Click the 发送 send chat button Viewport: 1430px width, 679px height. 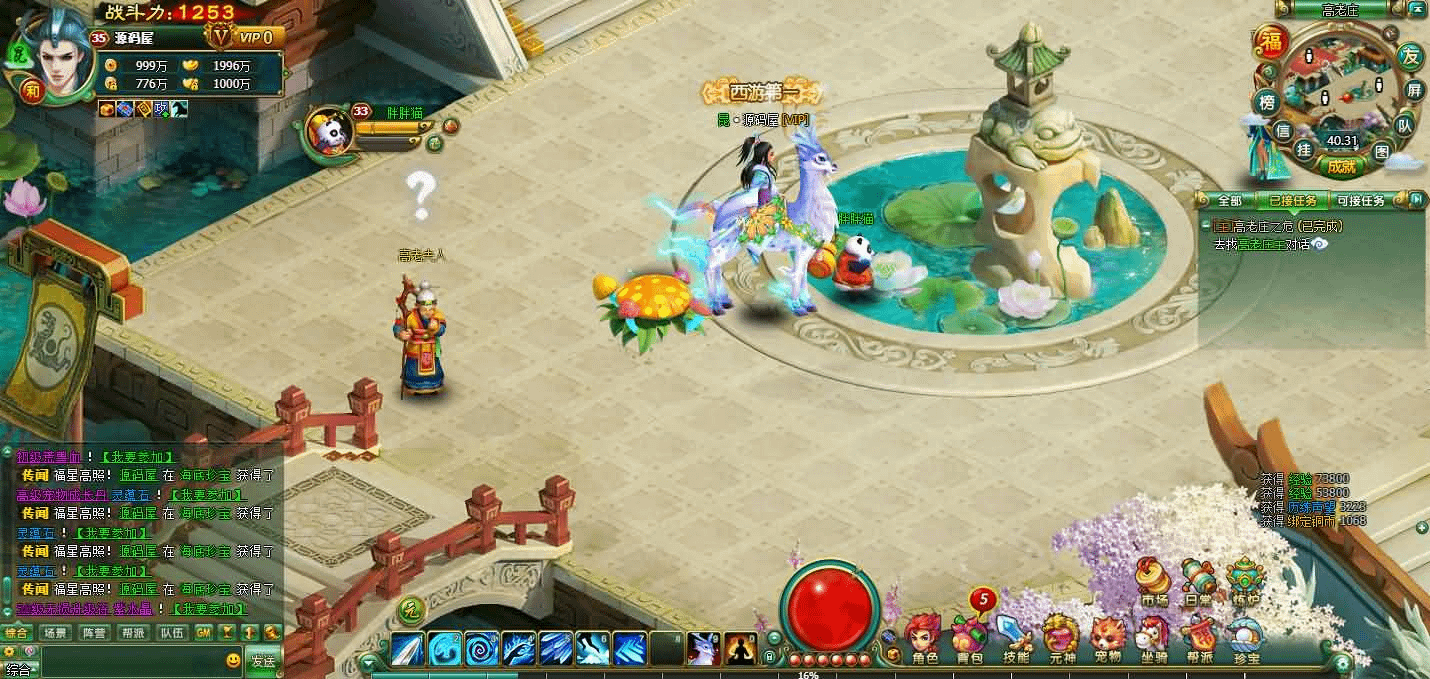click(x=263, y=660)
